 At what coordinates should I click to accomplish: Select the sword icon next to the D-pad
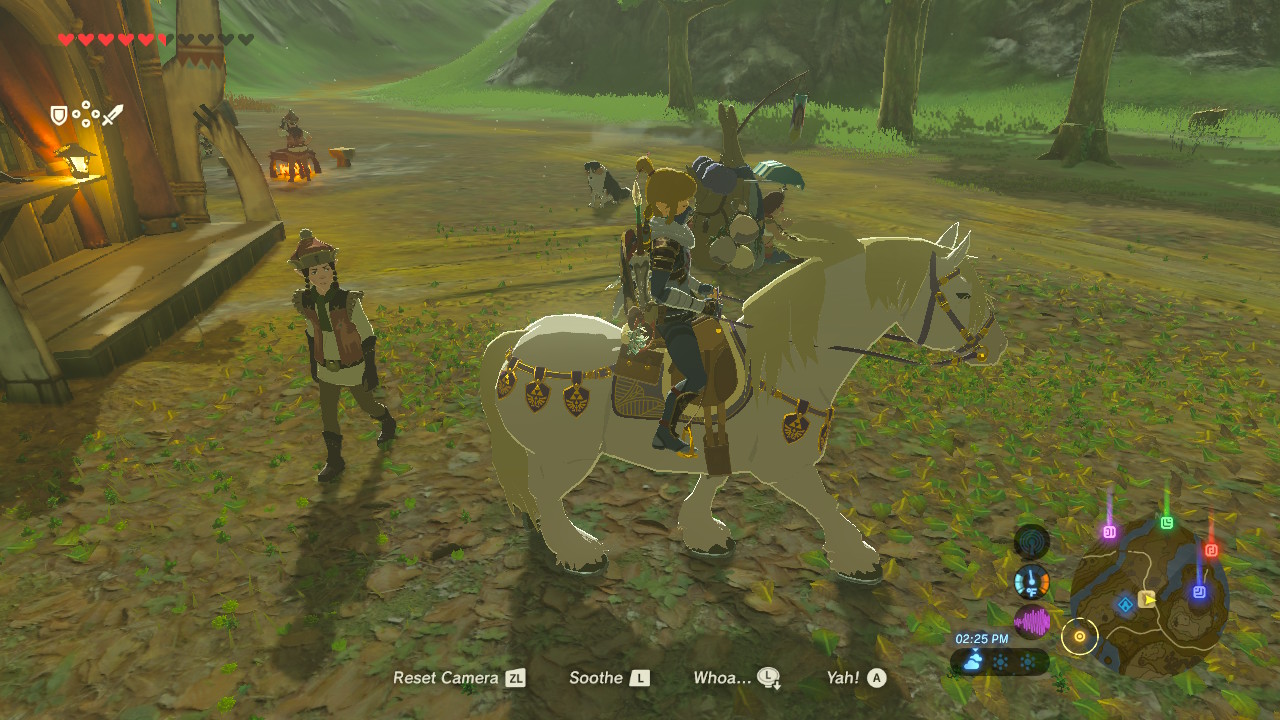click(113, 115)
